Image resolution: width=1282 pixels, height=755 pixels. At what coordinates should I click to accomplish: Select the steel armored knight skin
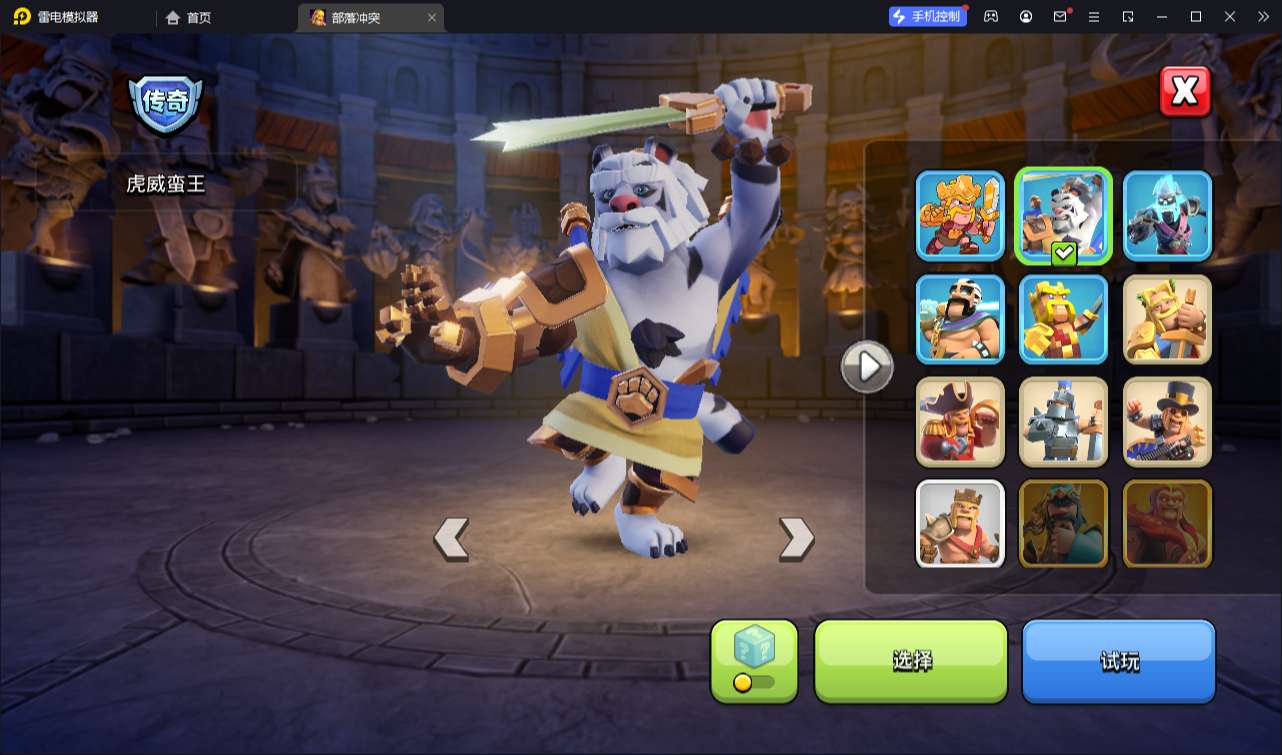click(x=1063, y=422)
